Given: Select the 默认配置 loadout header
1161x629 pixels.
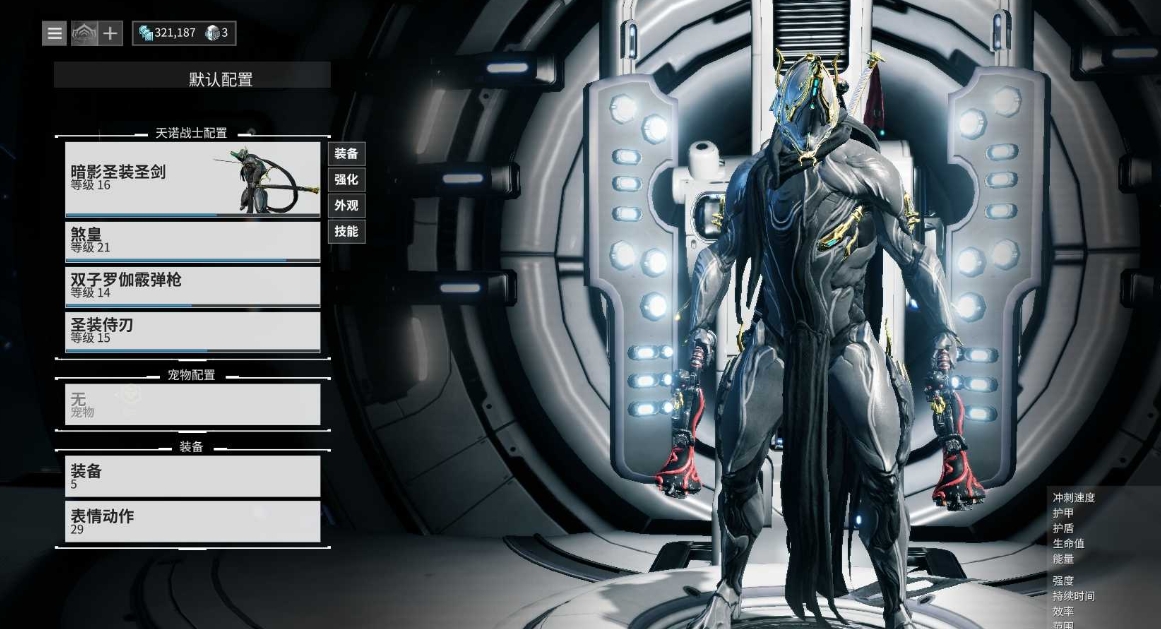Looking at the screenshot, I should click(x=192, y=79).
